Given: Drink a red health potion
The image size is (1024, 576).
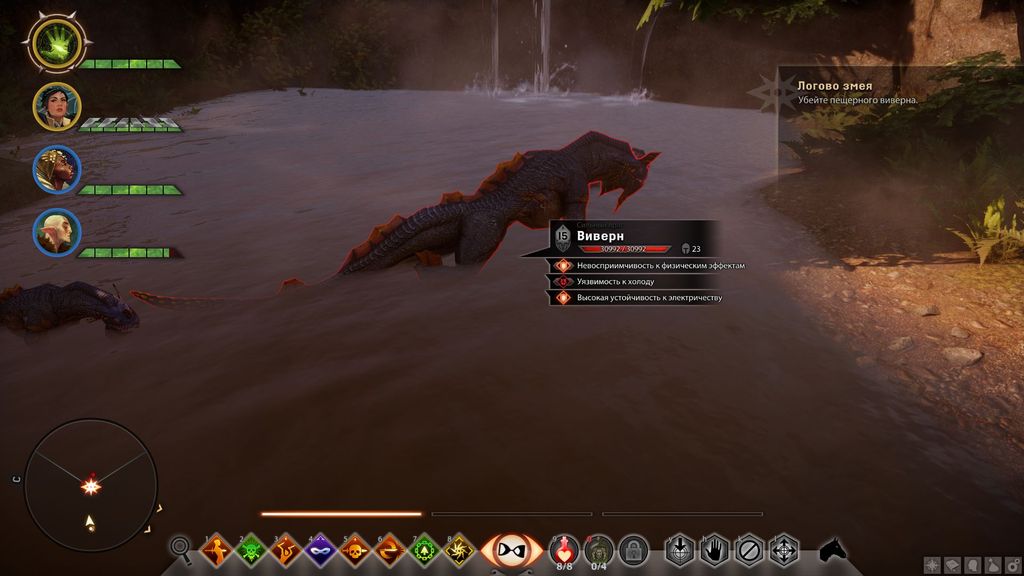Looking at the screenshot, I should click(564, 548).
